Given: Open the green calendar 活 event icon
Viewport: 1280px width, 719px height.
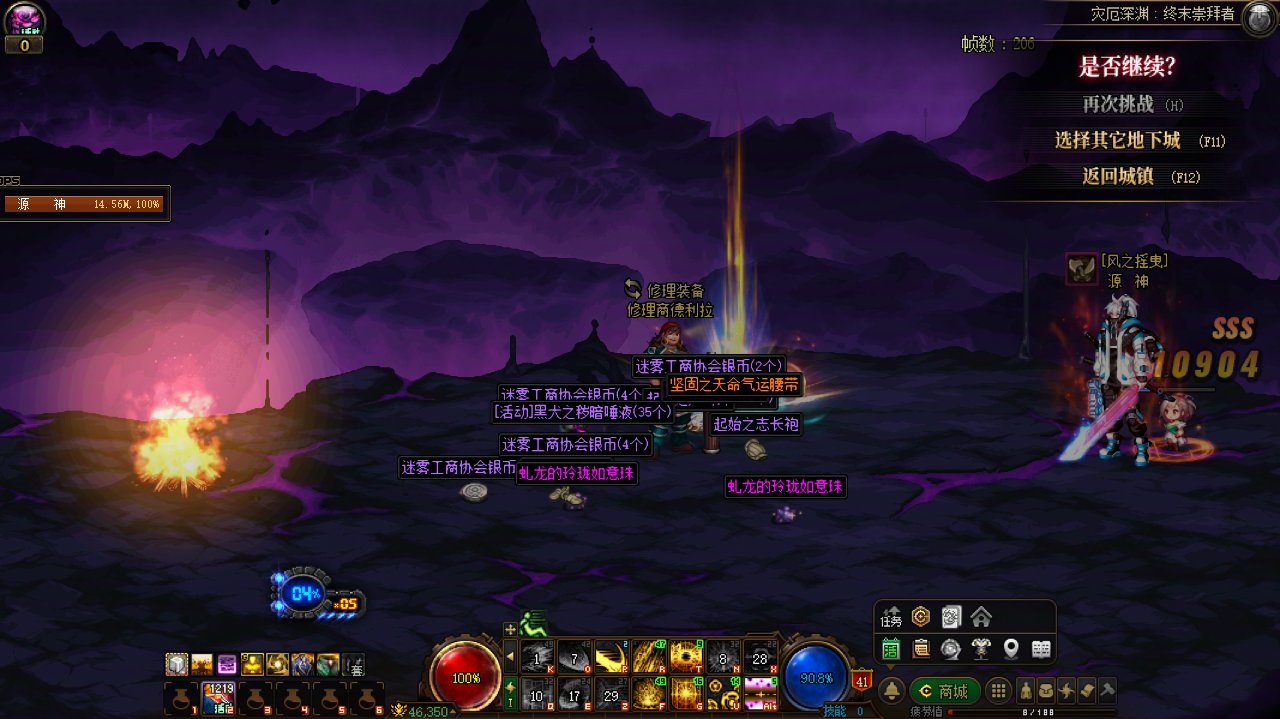Looking at the screenshot, I should click(891, 649).
